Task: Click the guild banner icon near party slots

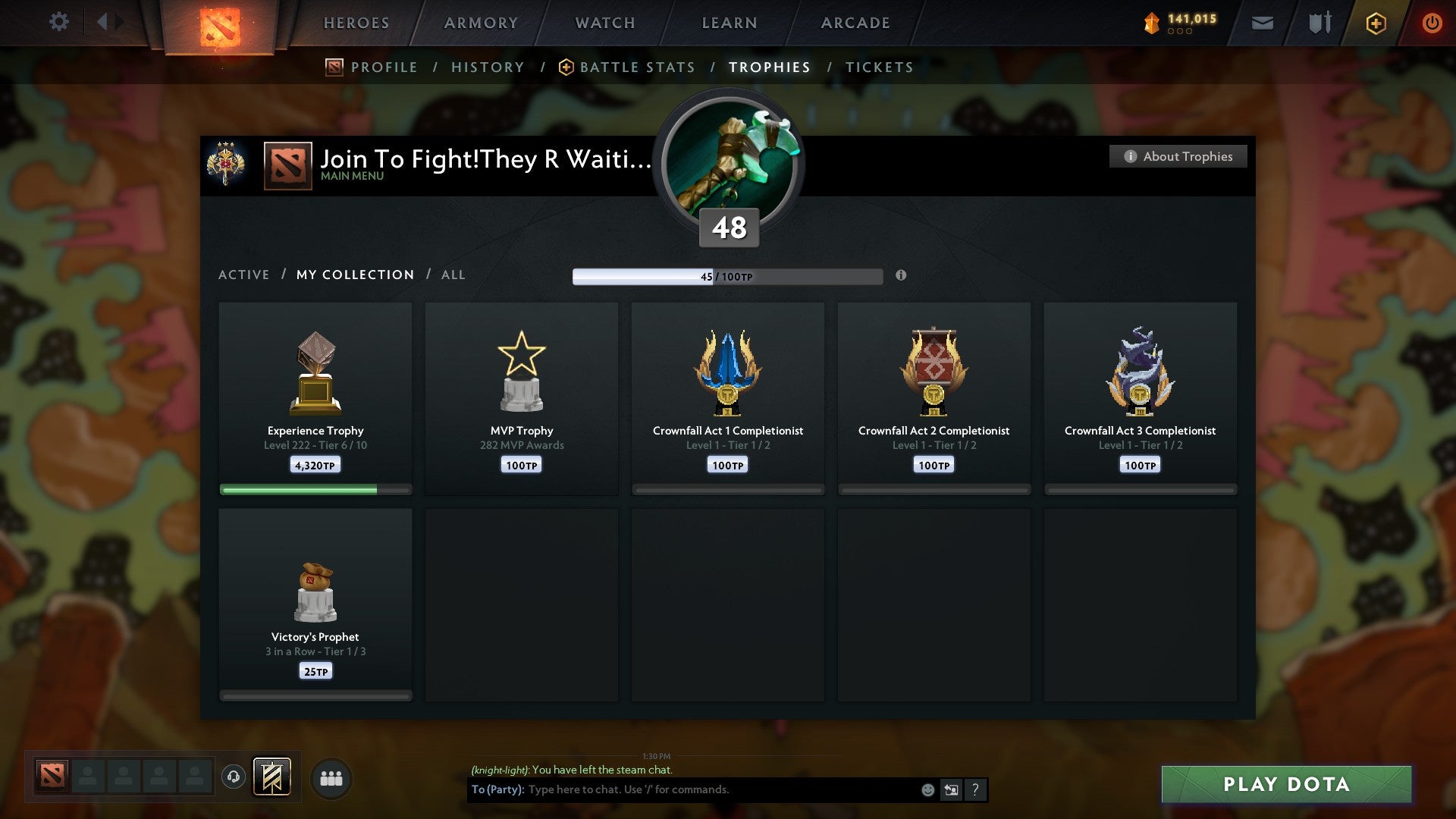Action: point(273,777)
